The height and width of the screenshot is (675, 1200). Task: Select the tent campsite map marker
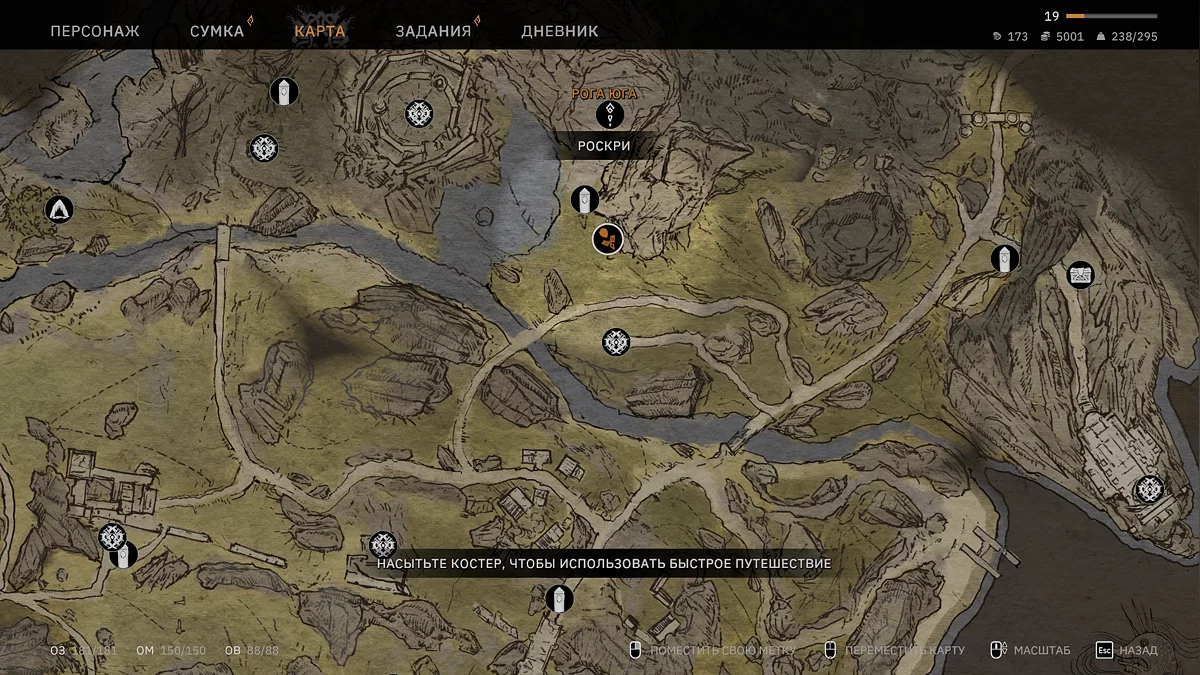pyautogui.click(x=59, y=209)
